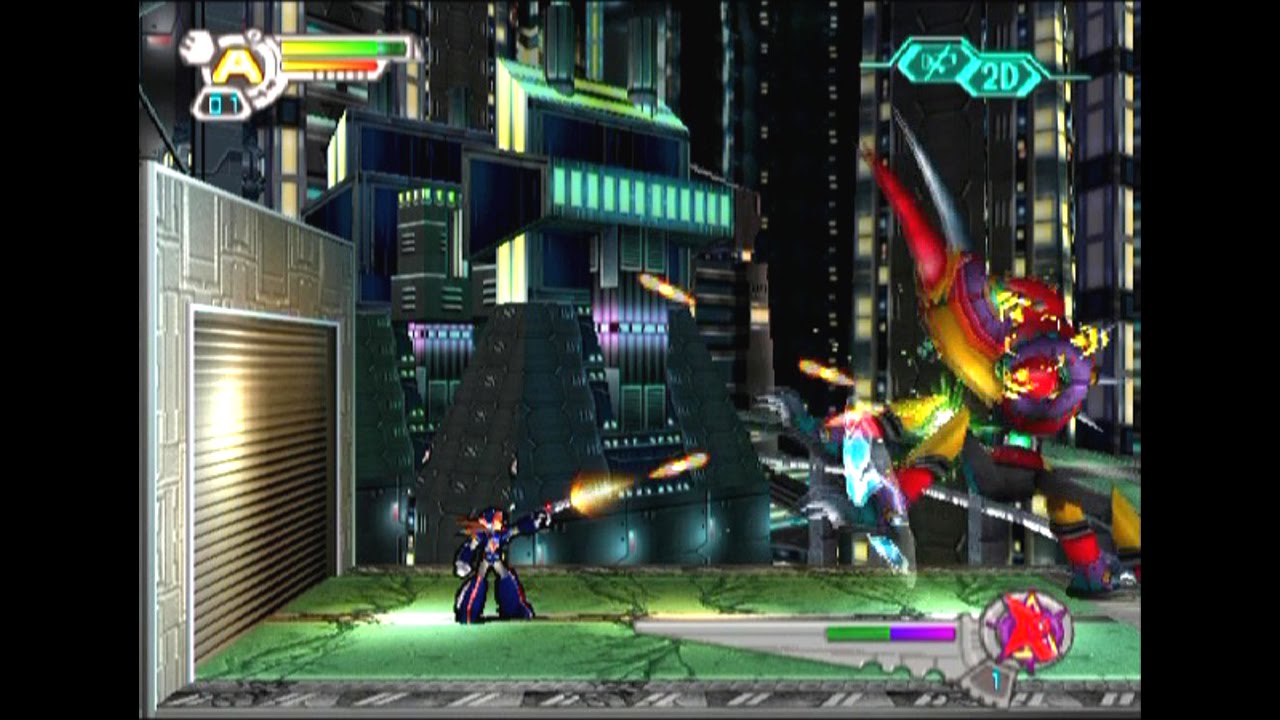Select the fiery projectile near Zero's gun
The width and height of the screenshot is (1280, 720).
(x=590, y=490)
